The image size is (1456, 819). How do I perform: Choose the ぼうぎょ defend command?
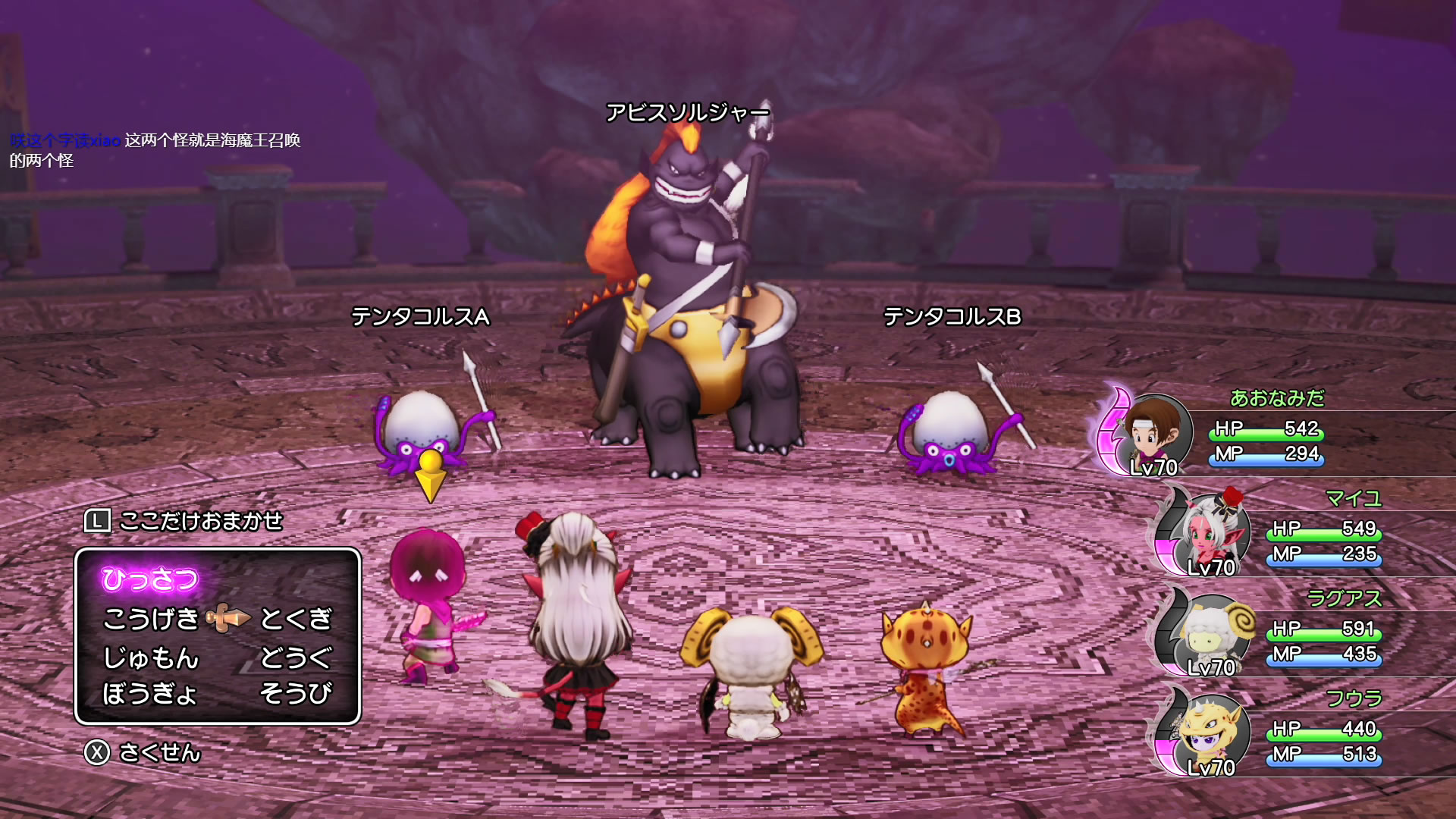[151, 694]
